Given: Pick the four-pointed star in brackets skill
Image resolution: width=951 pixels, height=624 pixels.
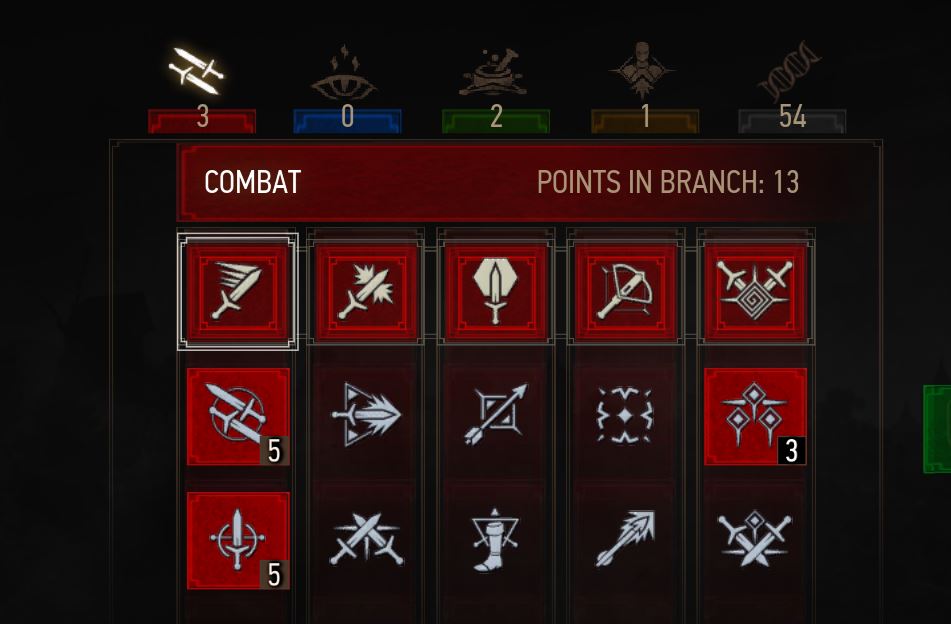Looking at the screenshot, I should tap(626, 416).
